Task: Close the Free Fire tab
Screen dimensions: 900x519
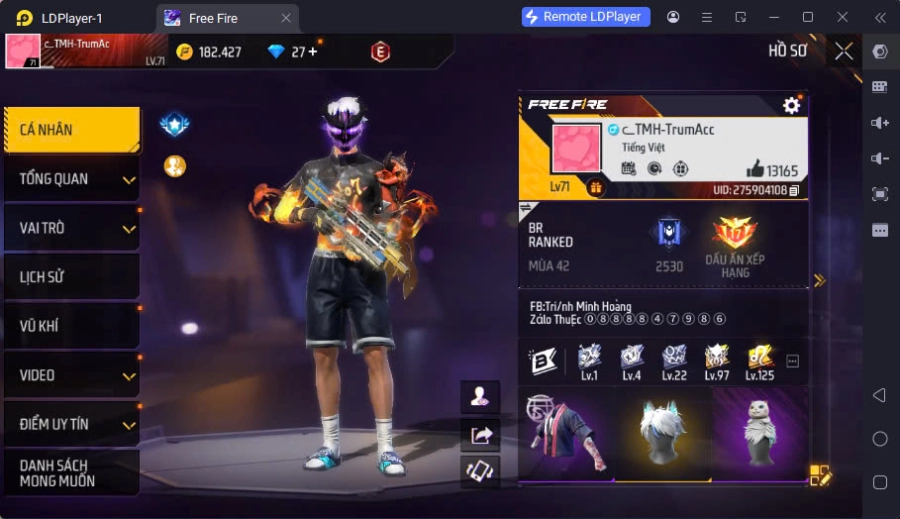Action: [286, 18]
